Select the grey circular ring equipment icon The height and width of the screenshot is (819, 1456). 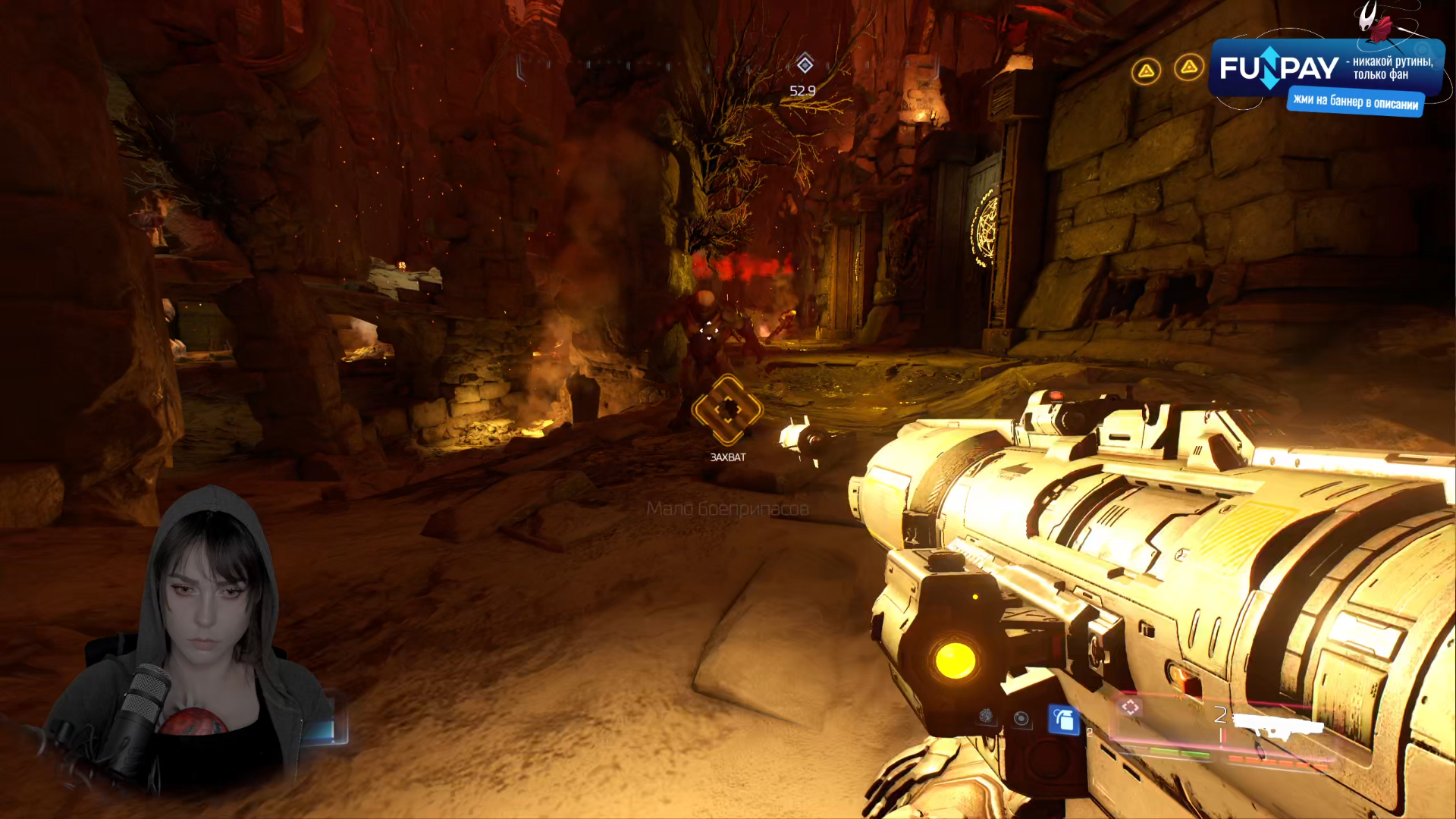coord(1021,718)
